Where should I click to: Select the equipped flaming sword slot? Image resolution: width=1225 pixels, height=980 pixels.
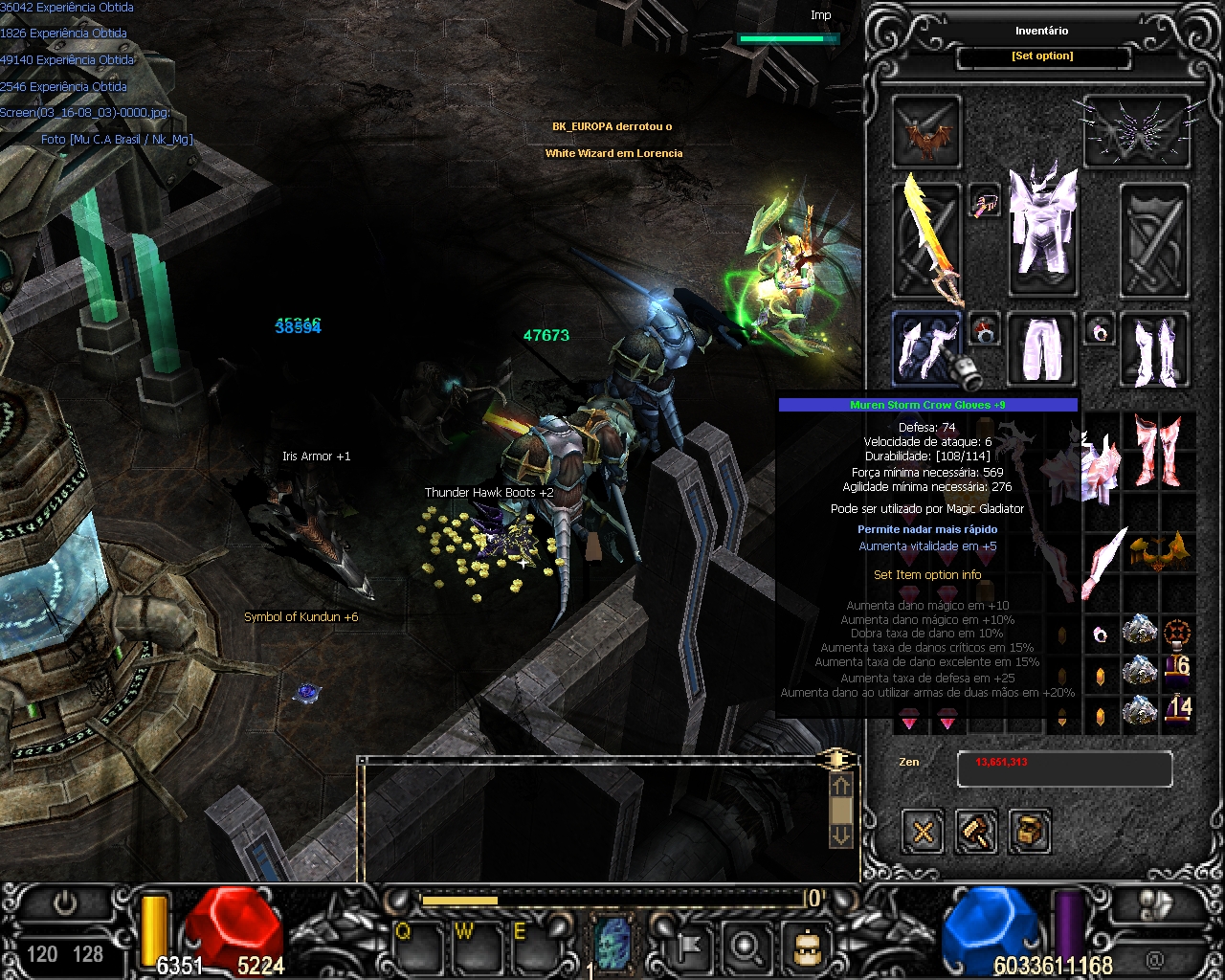click(x=926, y=239)
